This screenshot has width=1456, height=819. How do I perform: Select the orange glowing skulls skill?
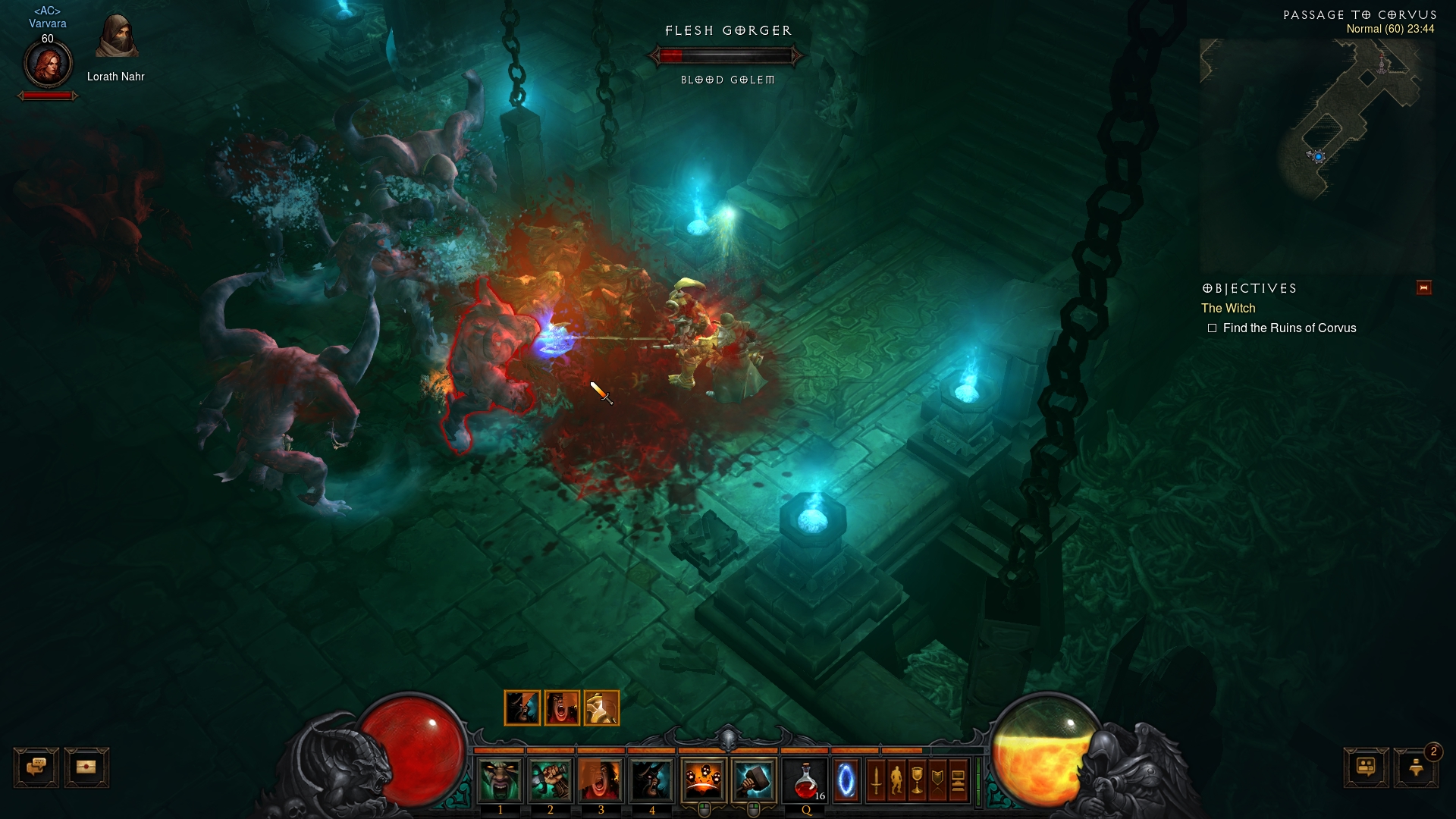(703, 780)
